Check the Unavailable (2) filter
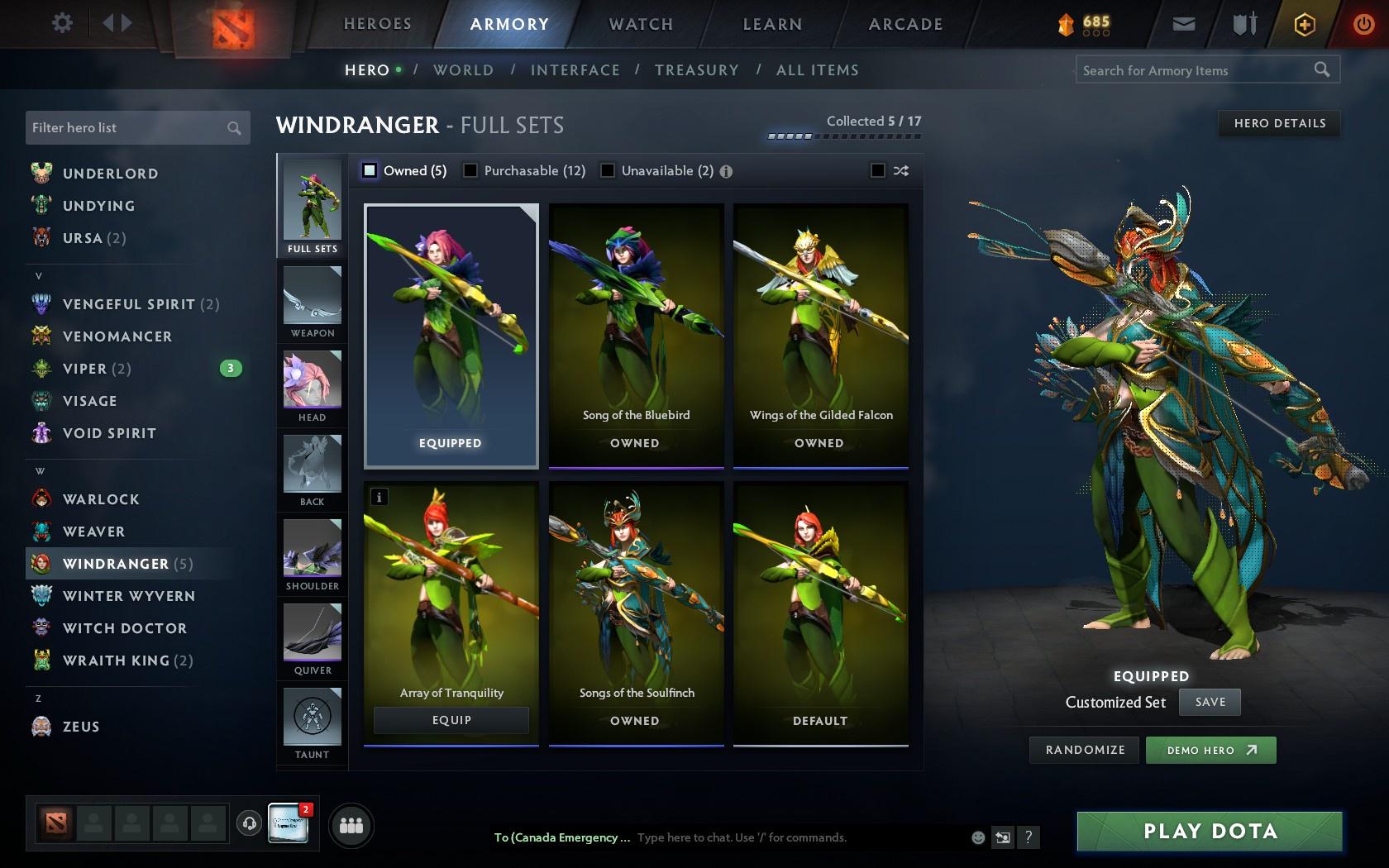Viewport: 1389px width, 868px height. pyautogui.click(x=609, y=170)
